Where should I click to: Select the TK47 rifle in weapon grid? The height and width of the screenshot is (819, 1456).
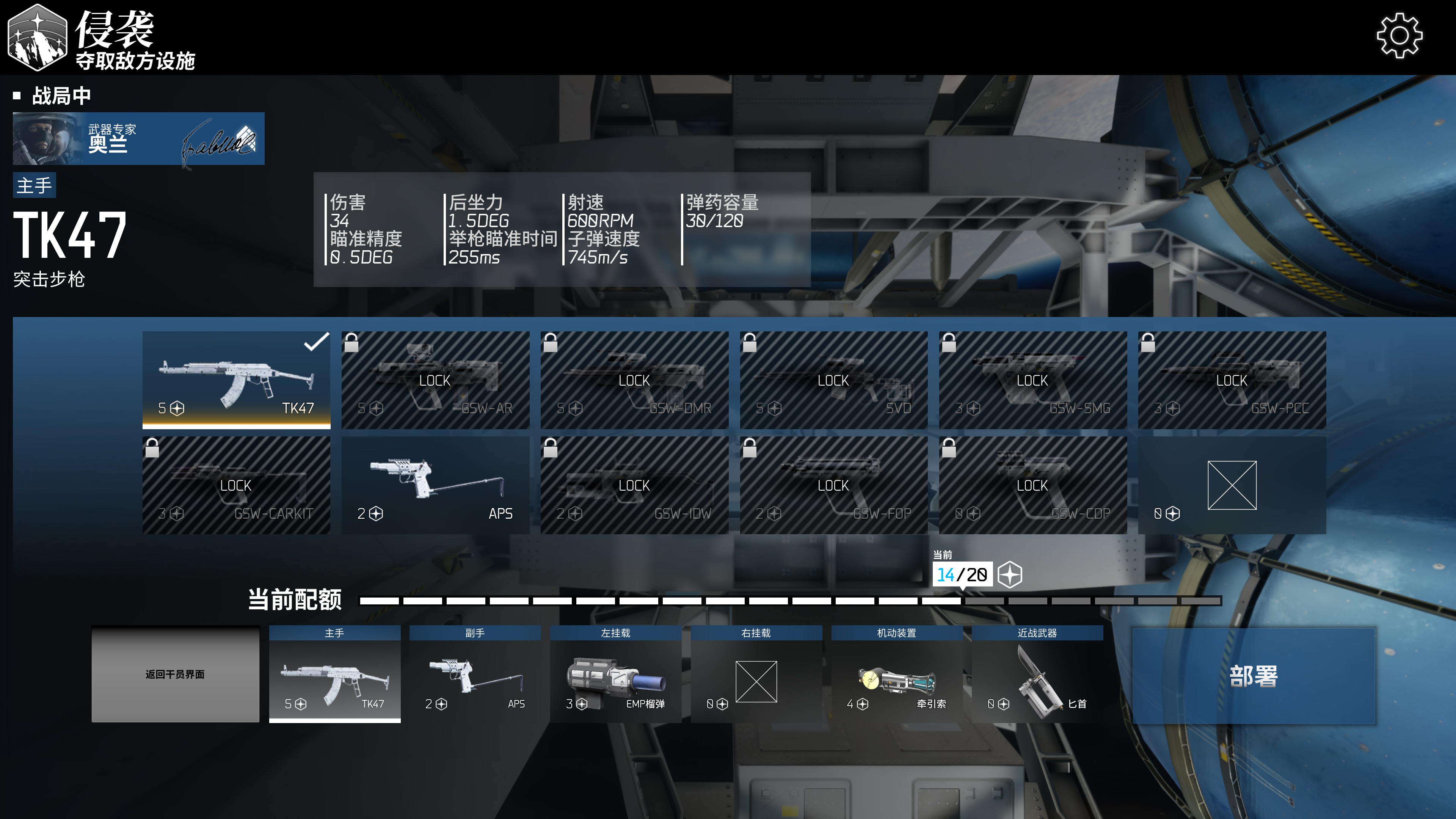[236, 380]
